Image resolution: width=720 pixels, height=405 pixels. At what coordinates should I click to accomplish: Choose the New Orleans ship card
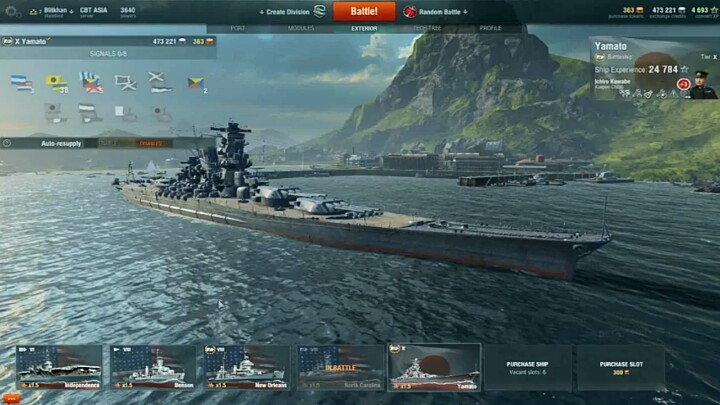(x=246, y=367)
